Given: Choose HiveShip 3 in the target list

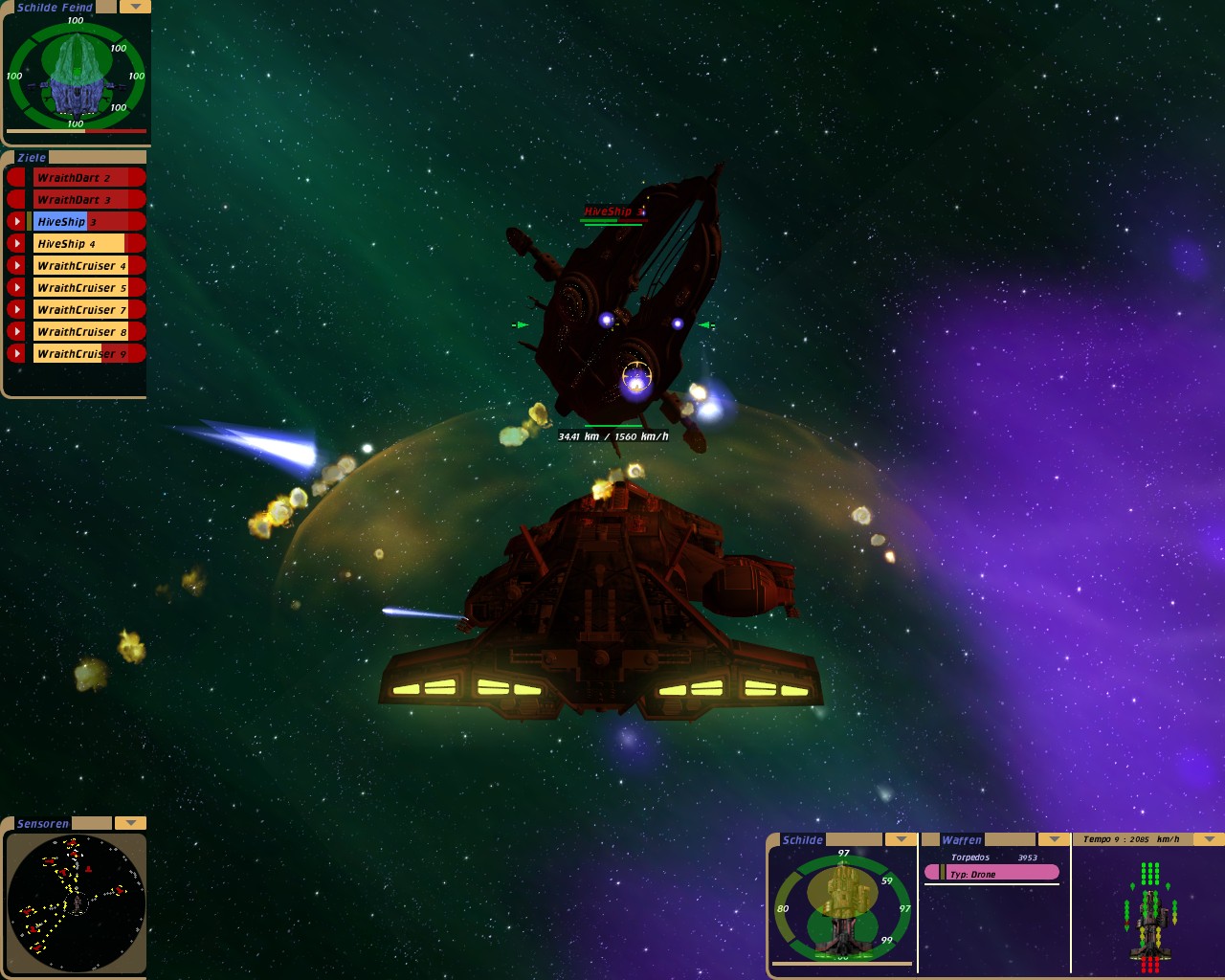Looking at the screenshot, I should tap(86, 222).
